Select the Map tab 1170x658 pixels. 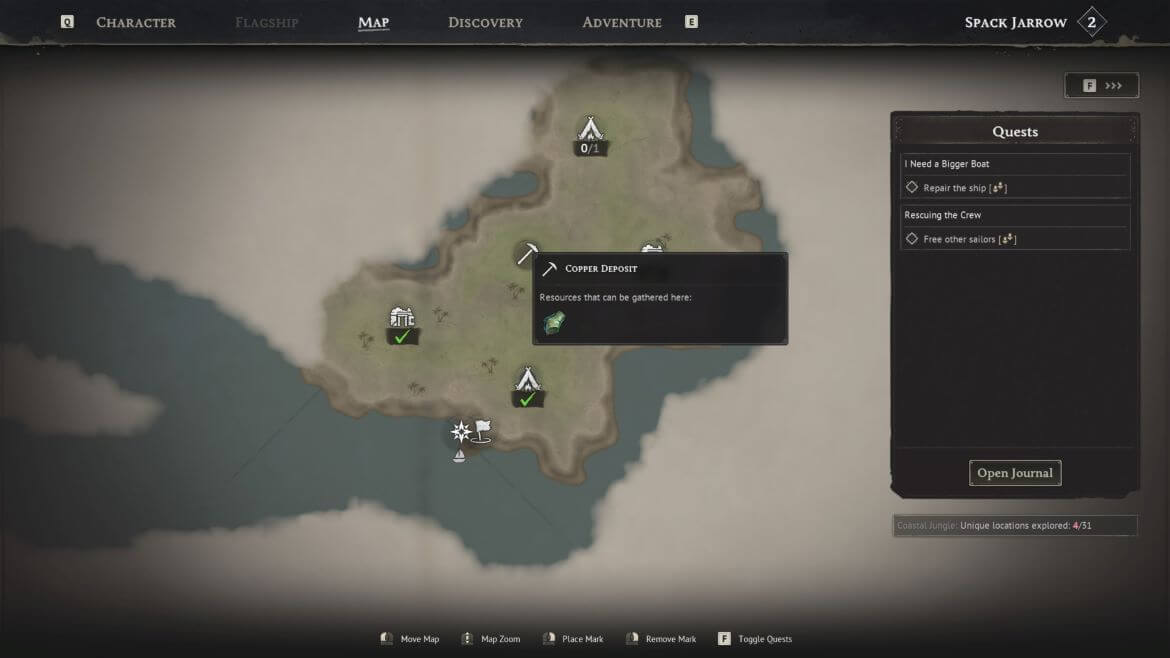(x=373, y=22)
